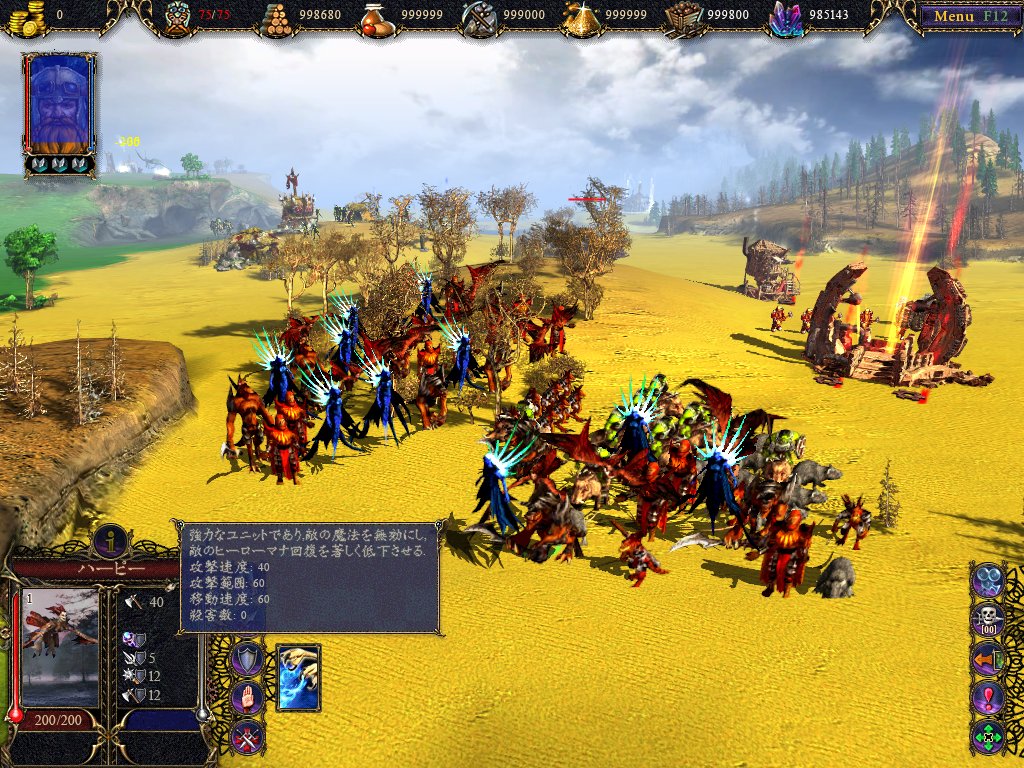Click the green four-arrow move icon

pyautogui.click(x=988, y=738)
